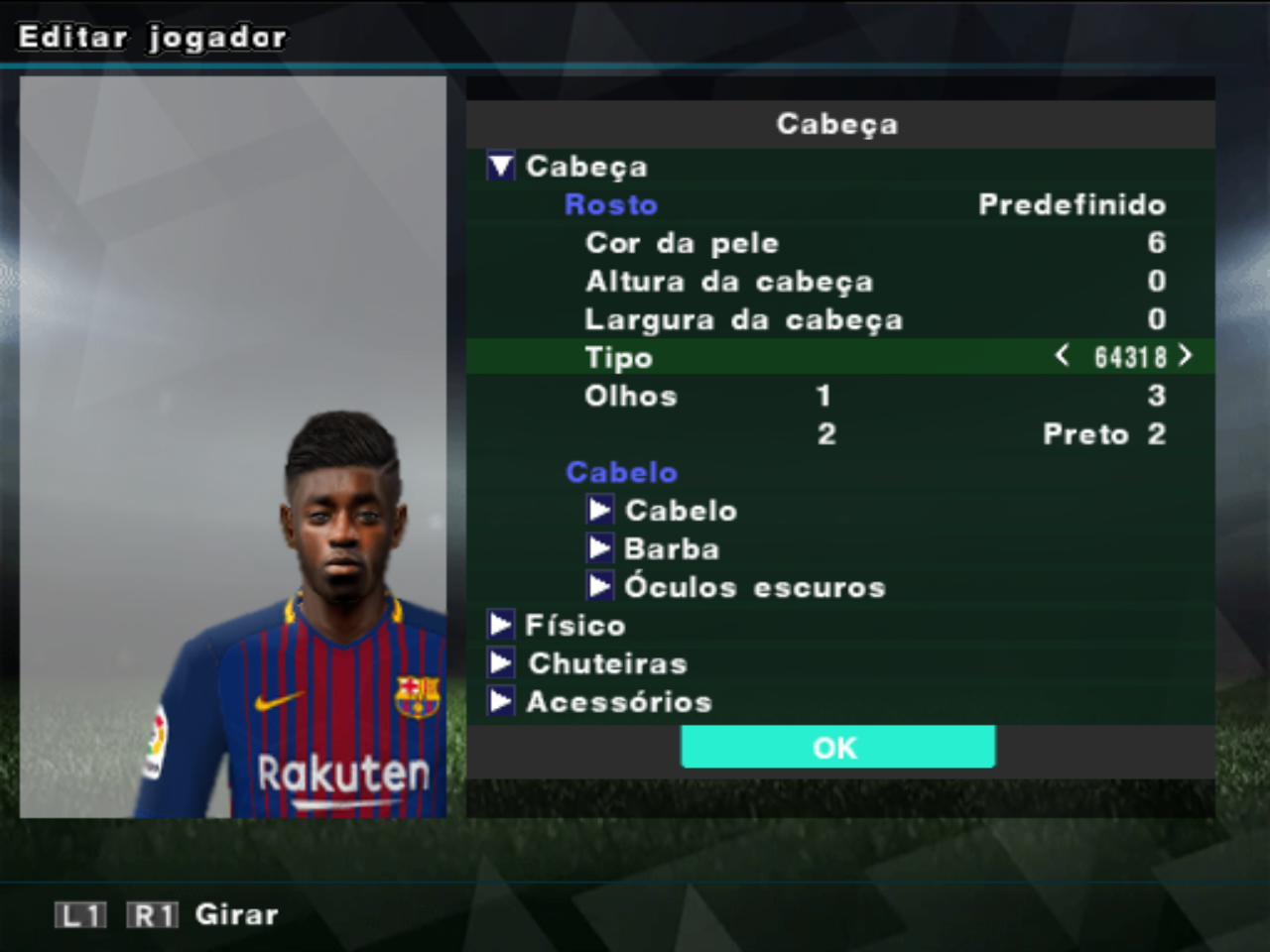Expand the Acessórios section
1270x952 pixels.
[500, 701]
